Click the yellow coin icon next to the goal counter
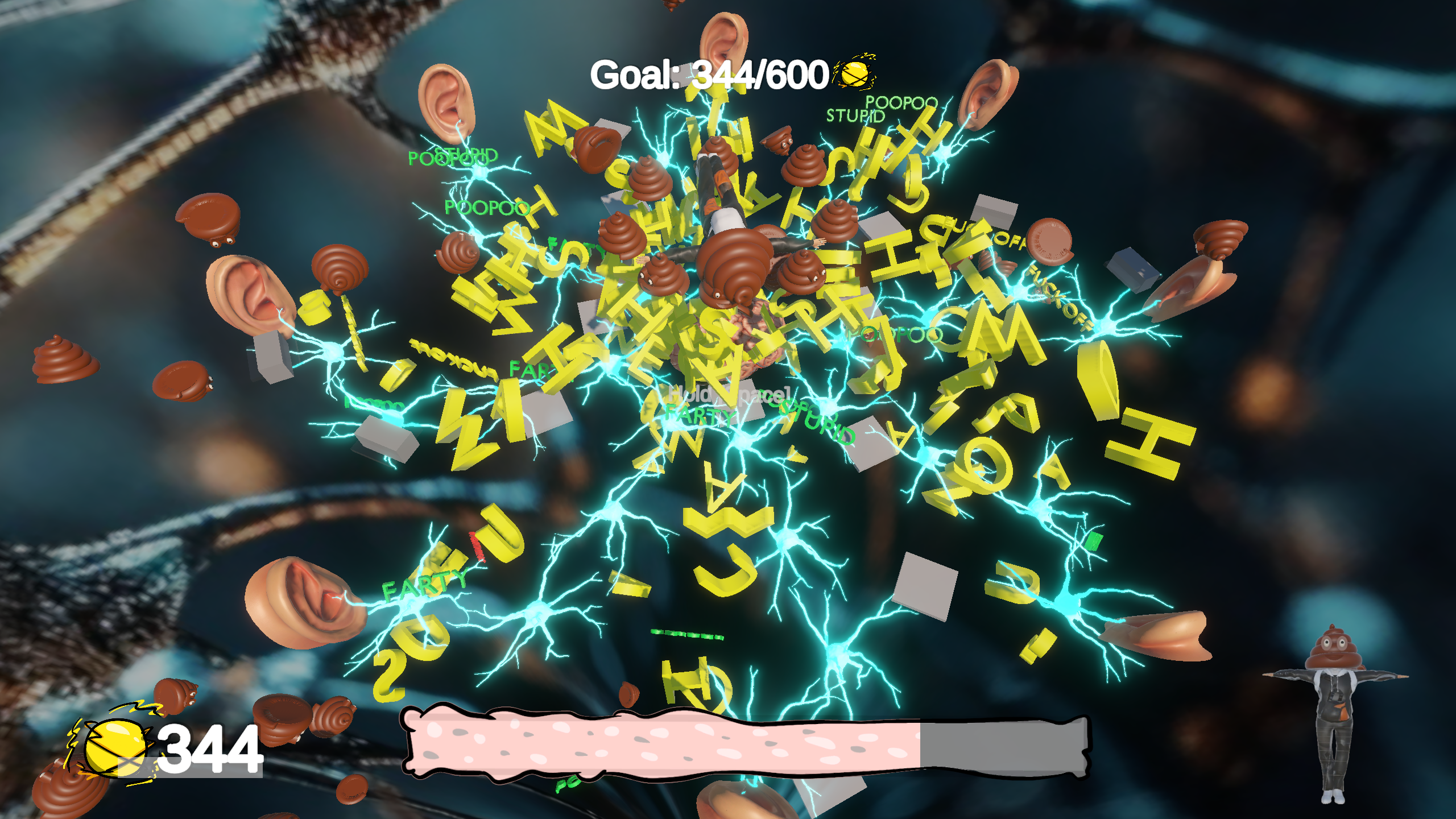Image resolution: width=1456 pixels, height=819 pixels. click(x=854, y=74)
